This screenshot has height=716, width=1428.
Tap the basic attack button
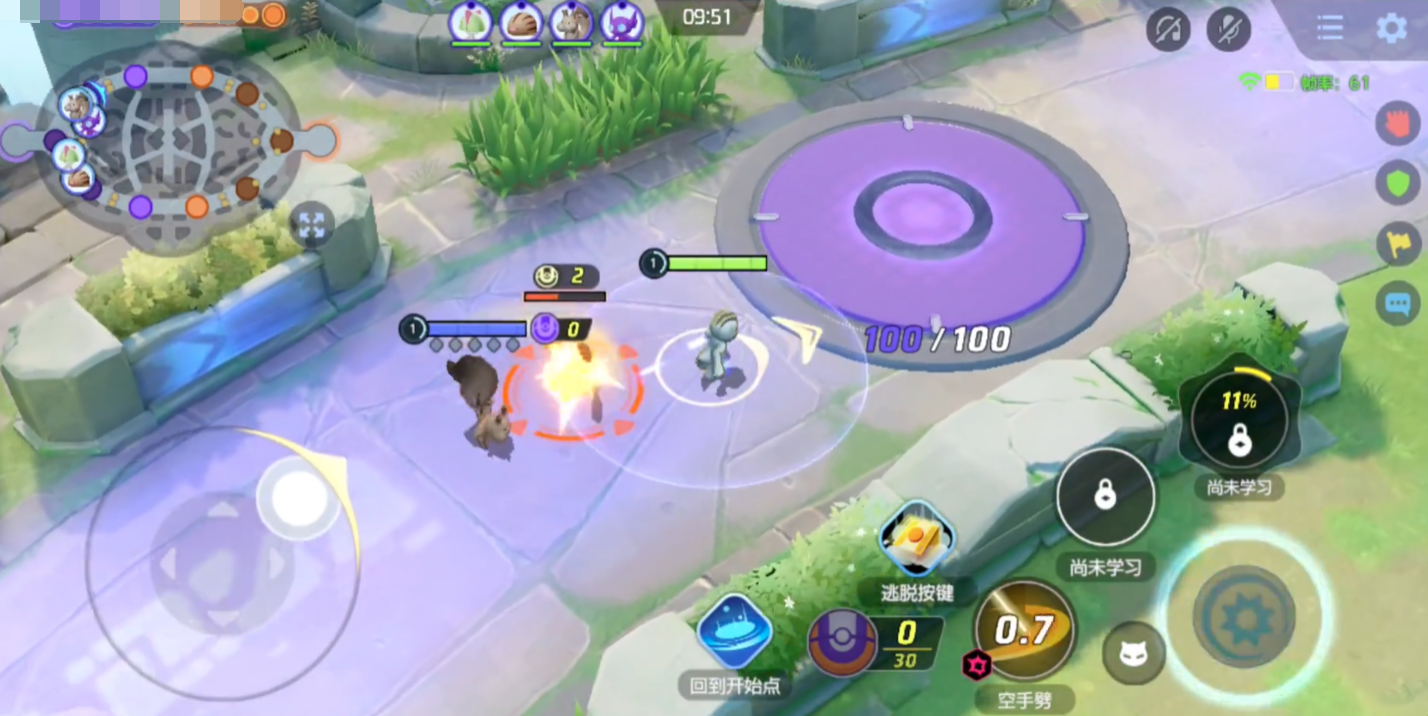pyautogui.click(x=1245, y=615)
